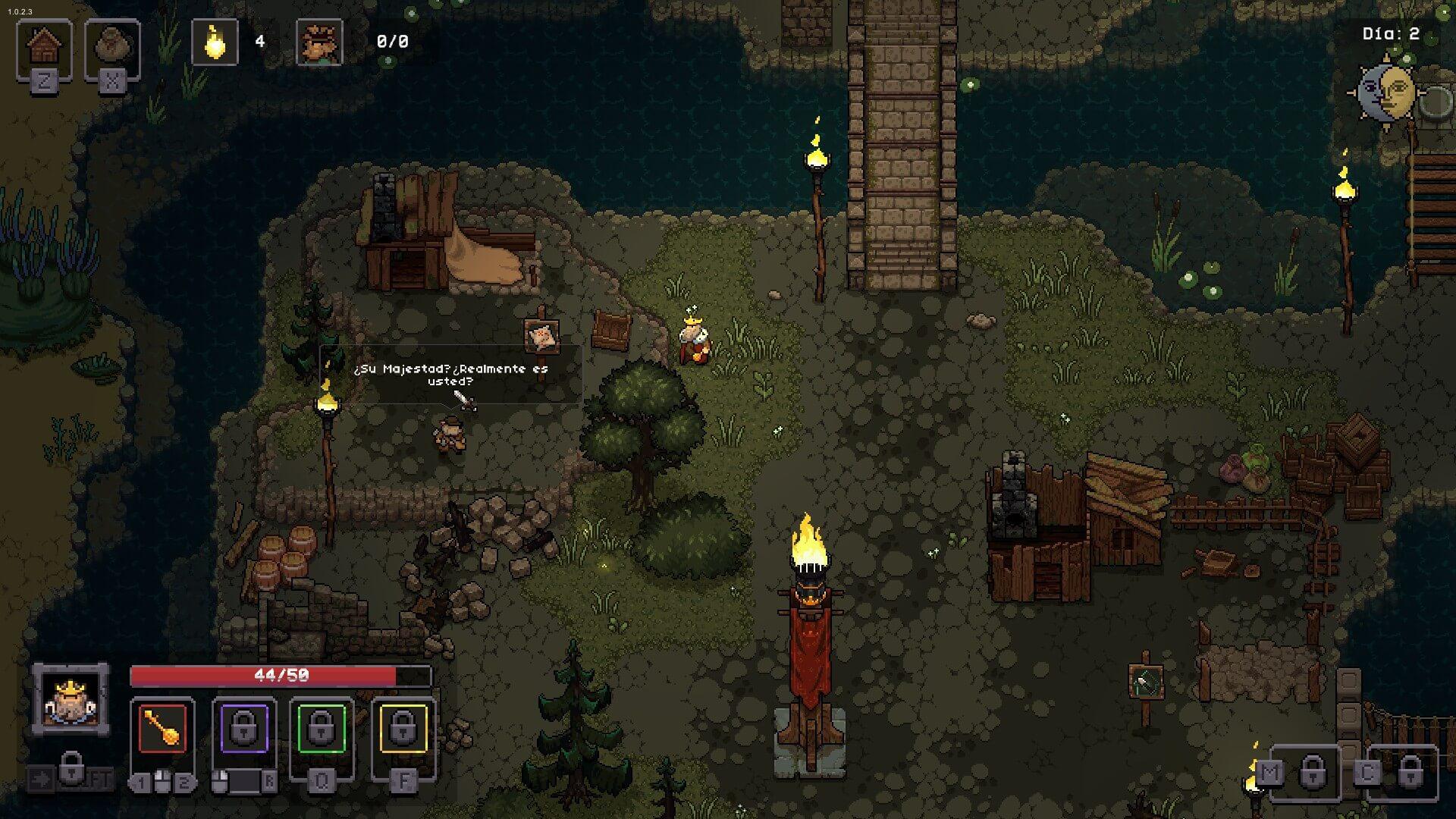
Task: Select the villager portrait icon
Action: pyautogui.click(x=319, y=42)
